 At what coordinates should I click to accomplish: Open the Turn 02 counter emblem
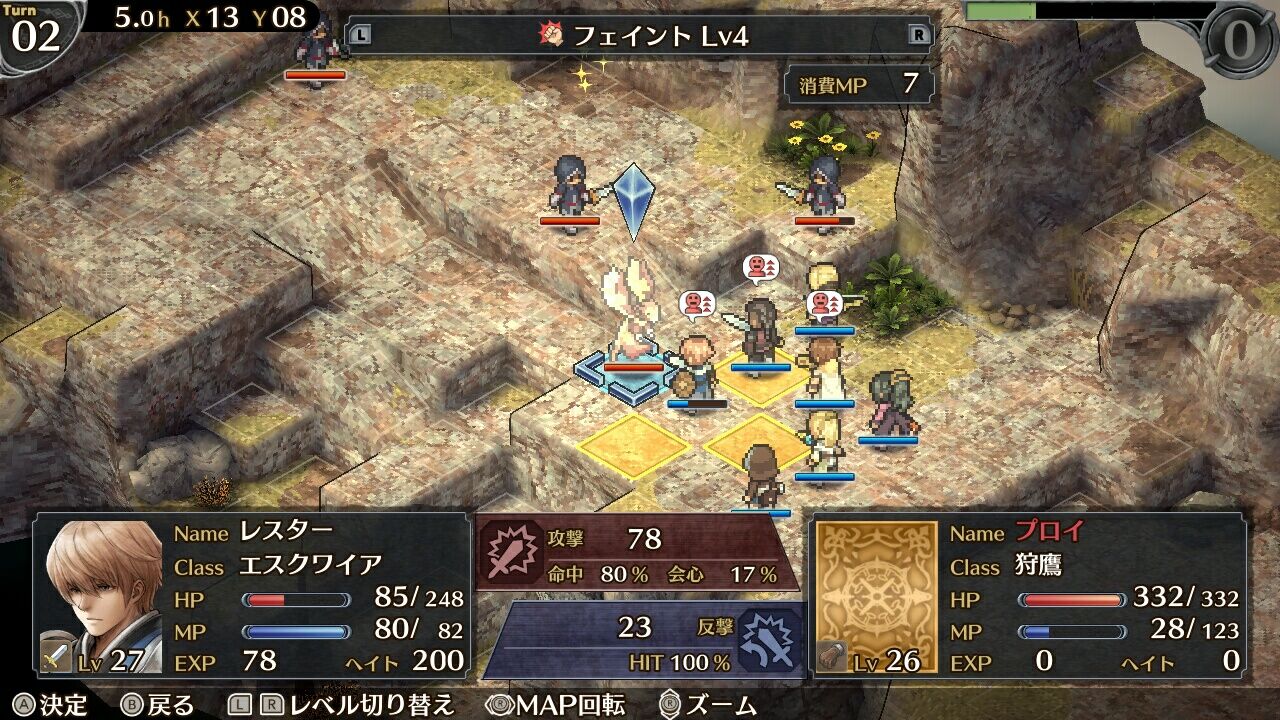pos(36,32)
